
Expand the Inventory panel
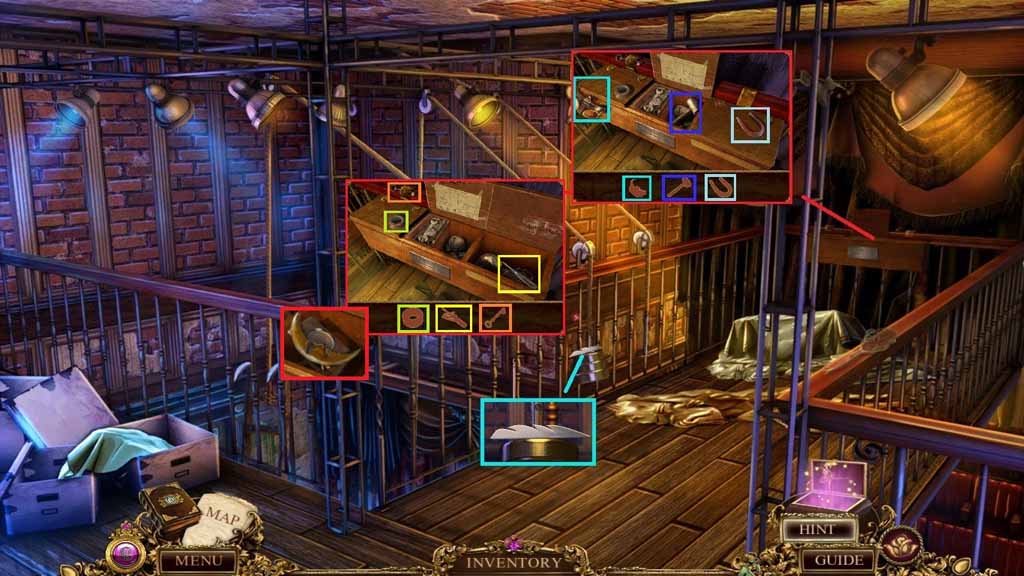click(x=515, y=562)
